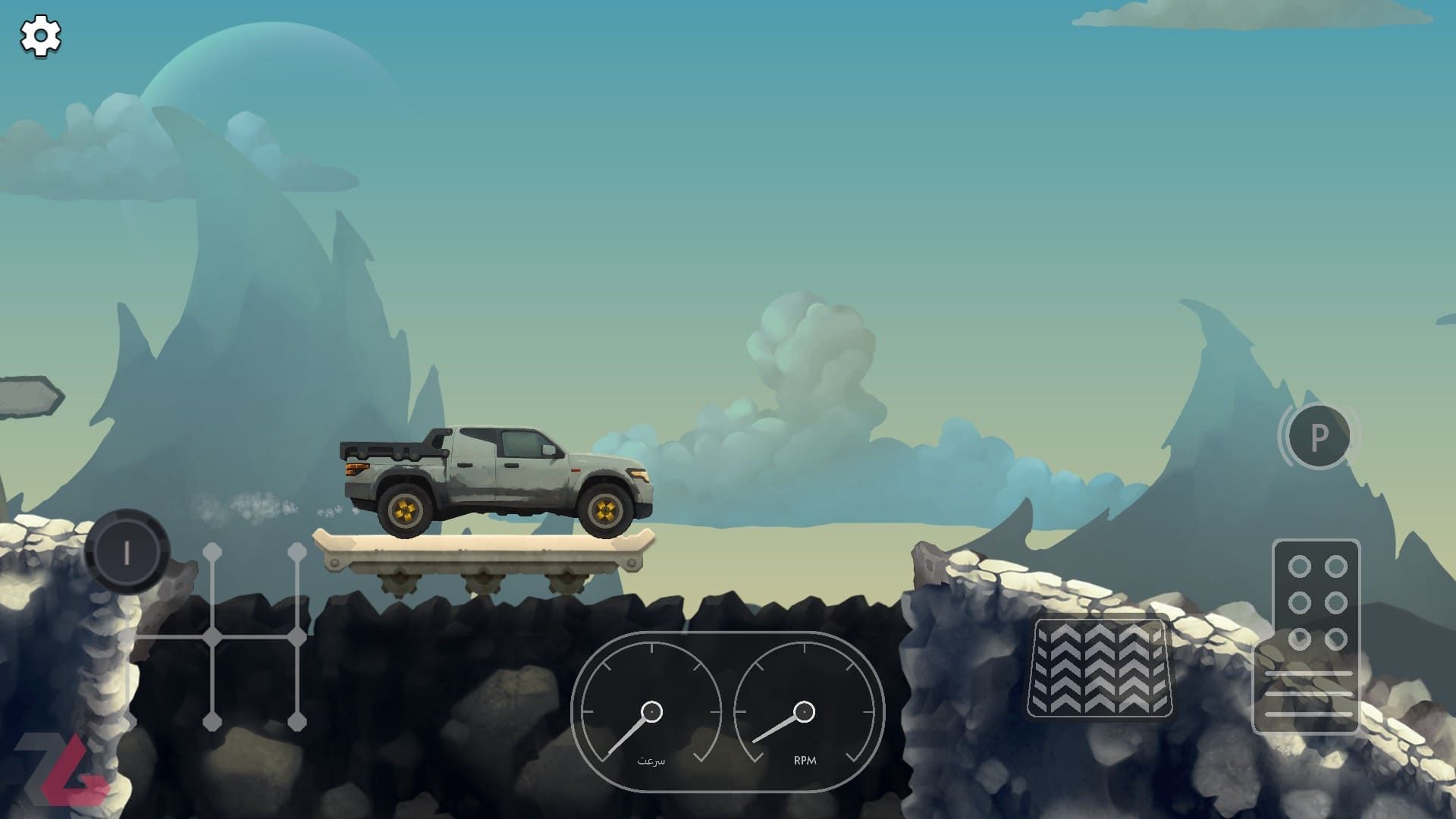
Task: Step on the brake pedal
Action: 1099,668
